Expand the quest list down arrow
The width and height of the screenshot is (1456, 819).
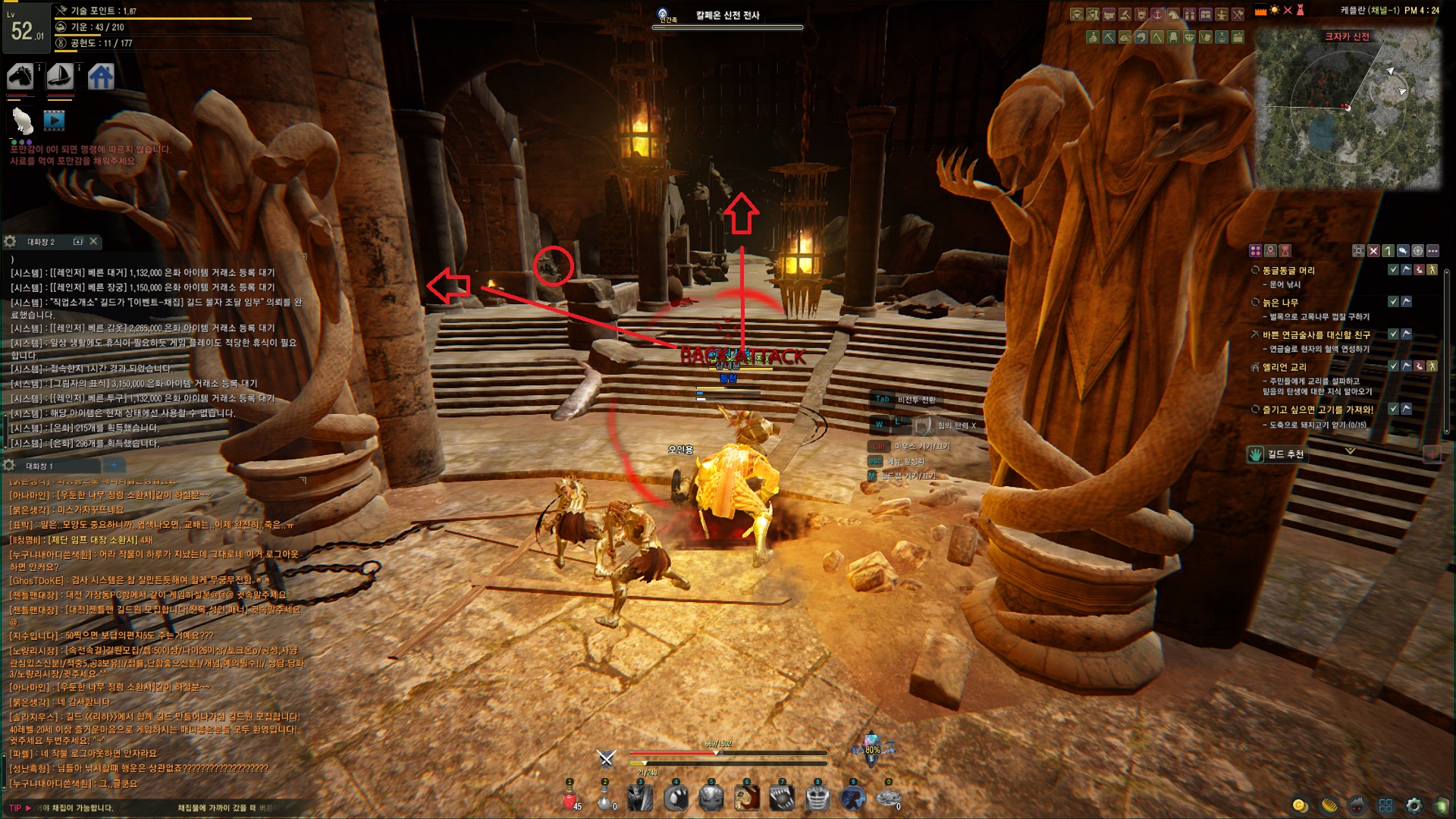(1350, 451)
